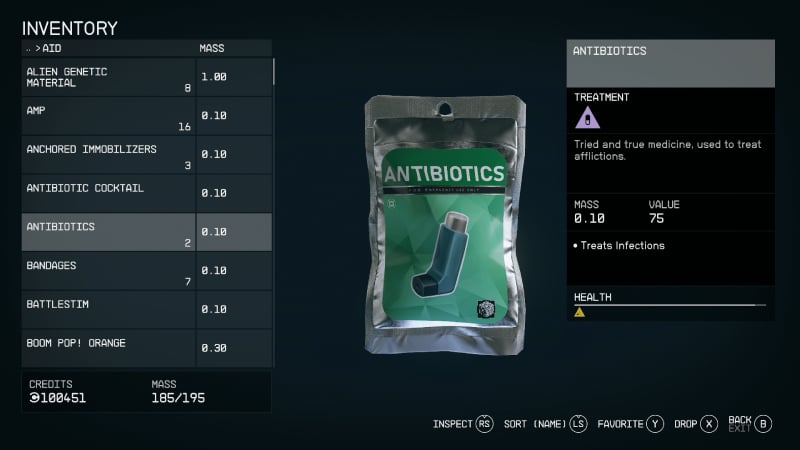
Task: Select the Alien Genetic Material row
Action: point(108,78)
